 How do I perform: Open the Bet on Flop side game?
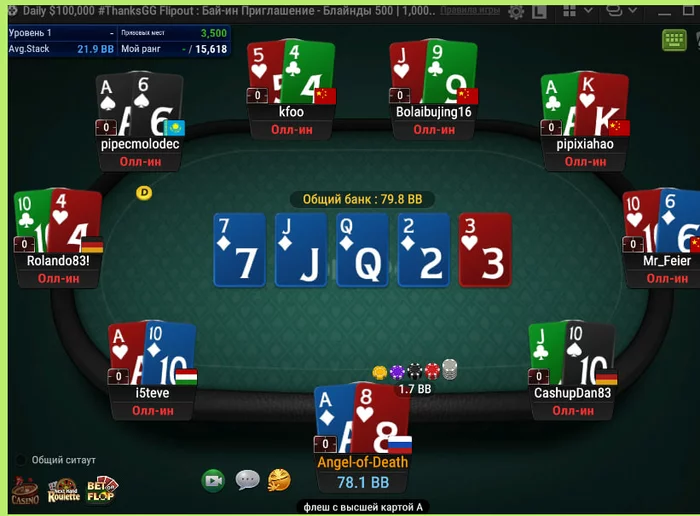100,490
